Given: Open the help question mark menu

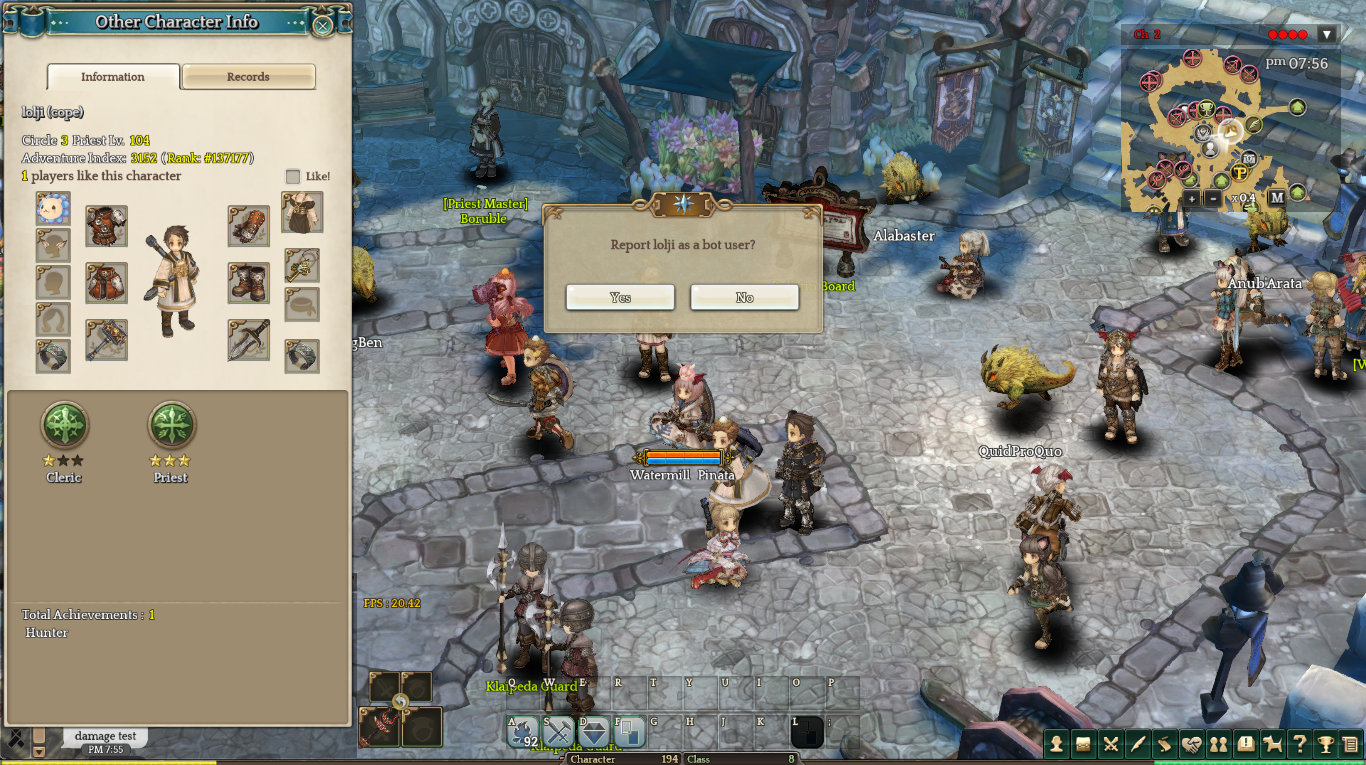Looking at the screenshot, I should [x=1299, y=743].
